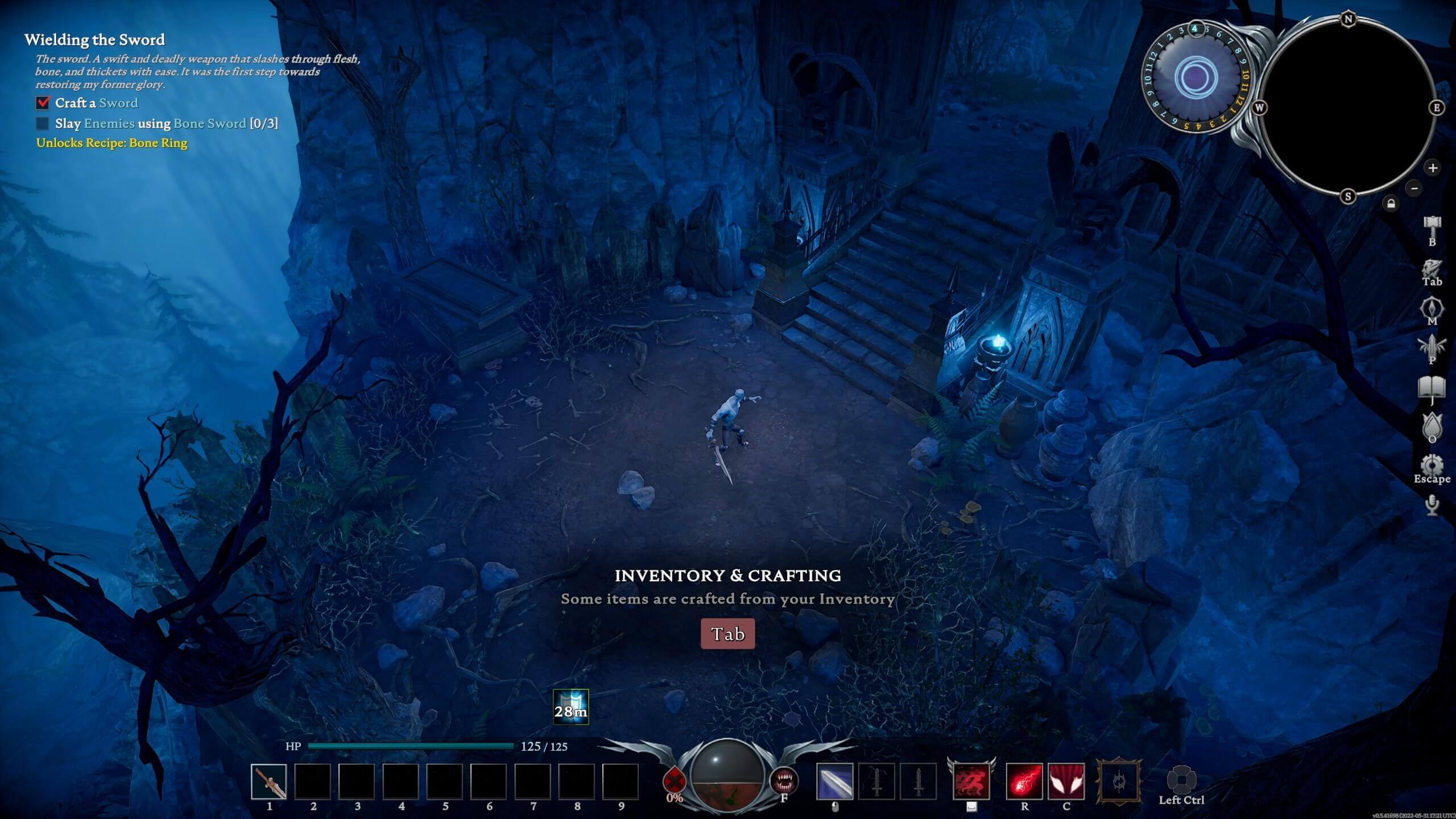Open the action wheel icon
Viewport: 1456px width, 819px height.
pyautogui.click(x=1181, y=779)
